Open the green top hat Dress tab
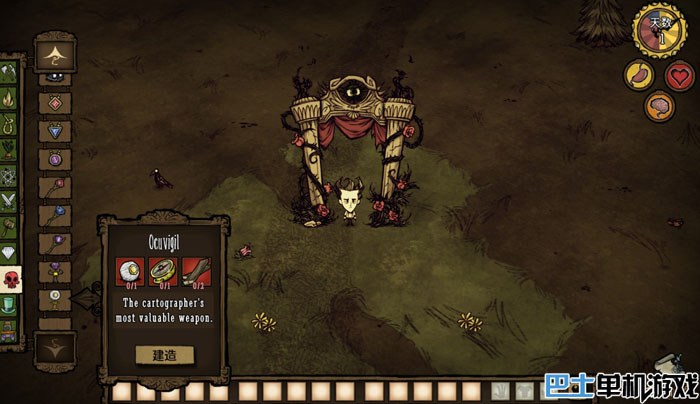 click(x=9, y=304)
